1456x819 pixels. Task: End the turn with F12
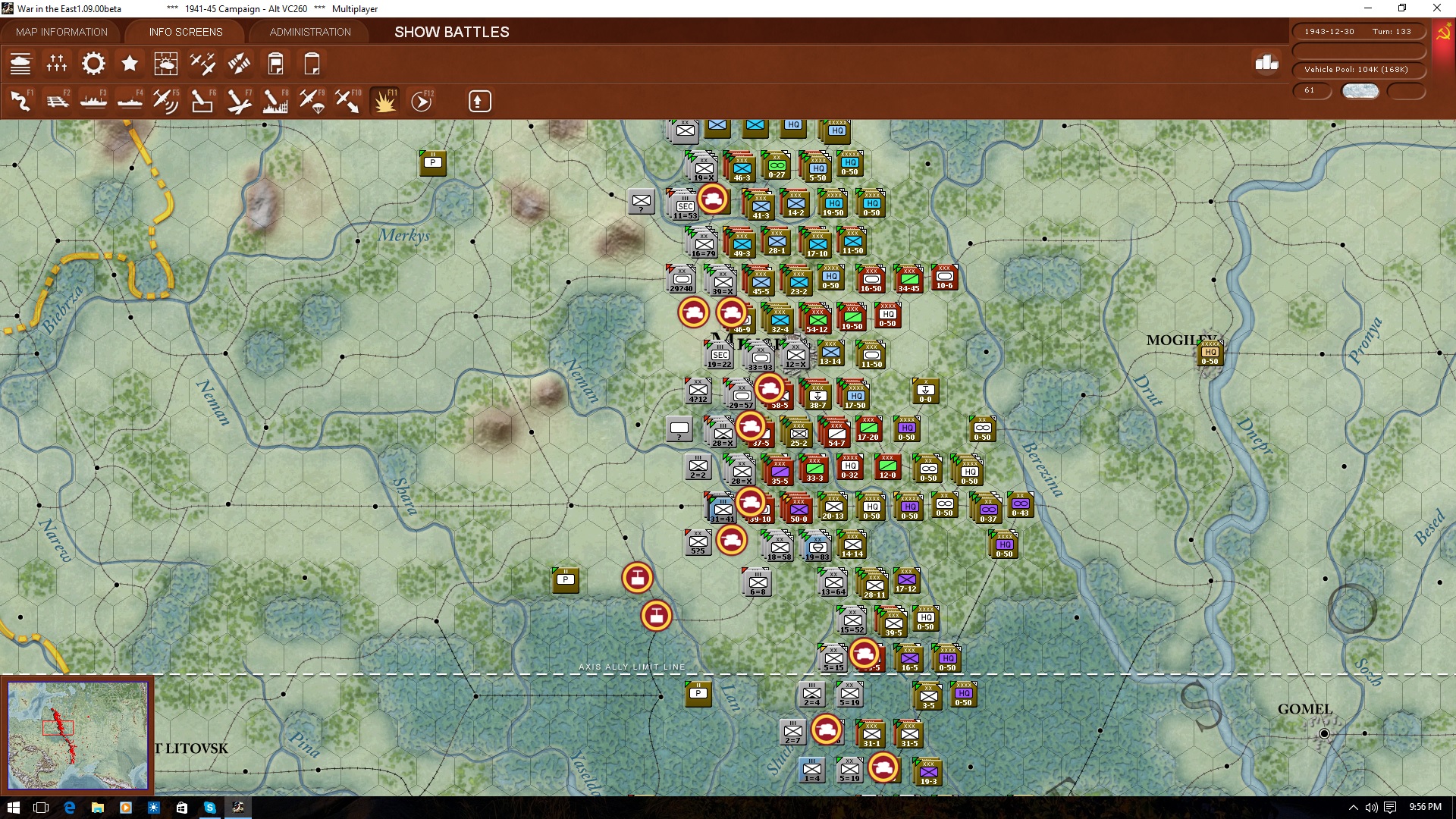422,100
